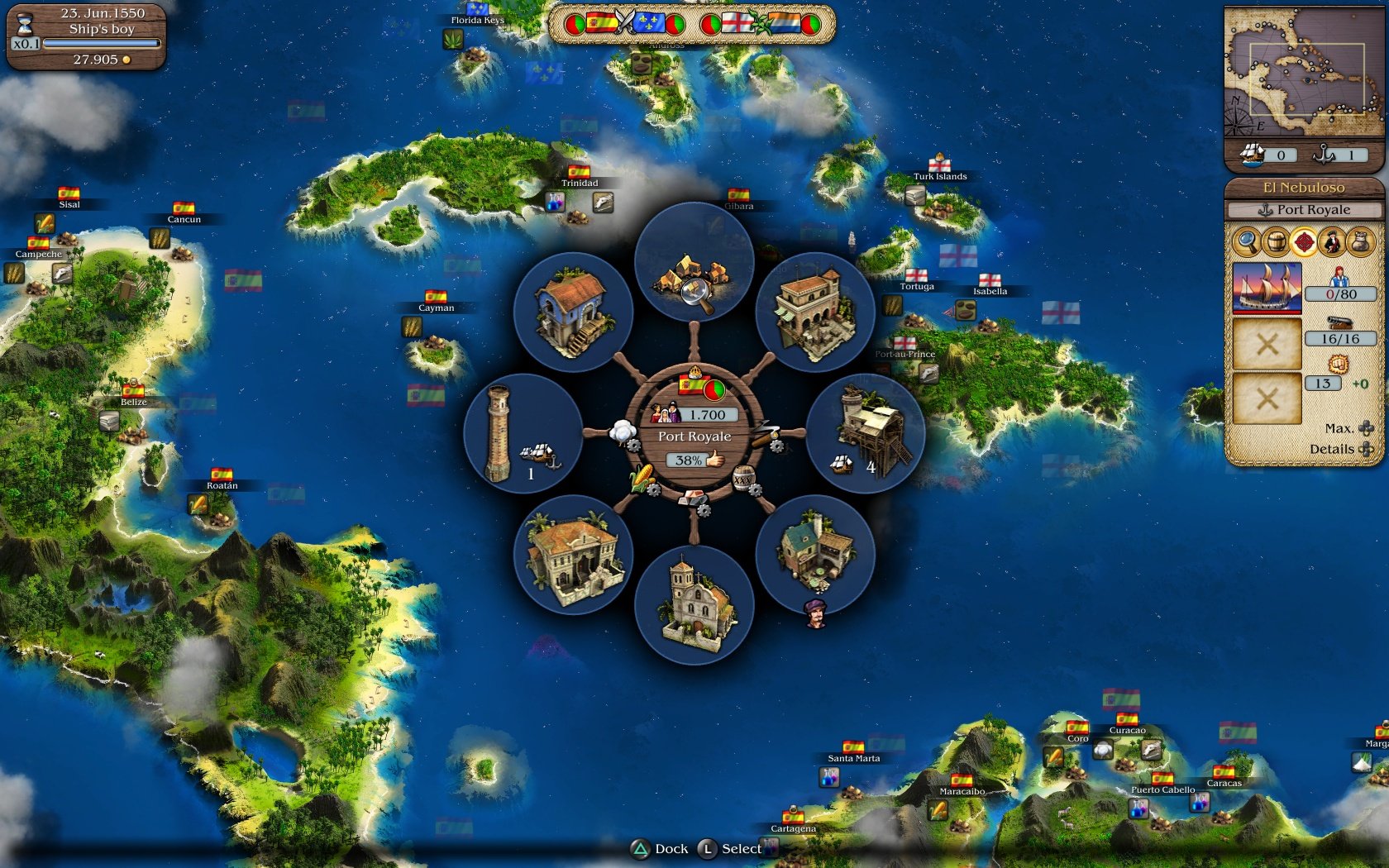Toggle the French flag indicator in the top bar
Screen dimensions: 1389x868
coord(647,24)
